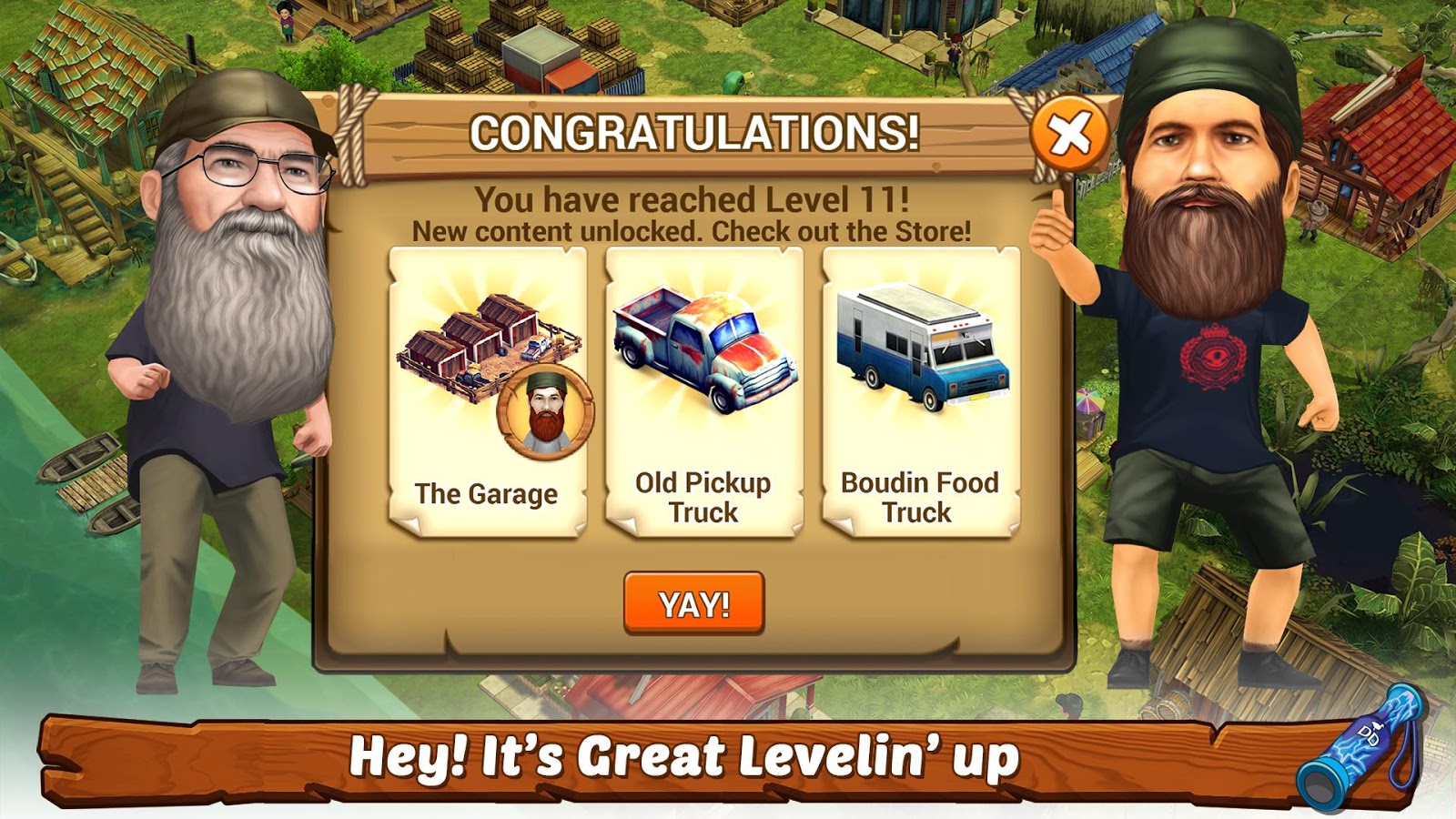
Task: Pick the Boudin Food Truck card
Action: (920, 391)
